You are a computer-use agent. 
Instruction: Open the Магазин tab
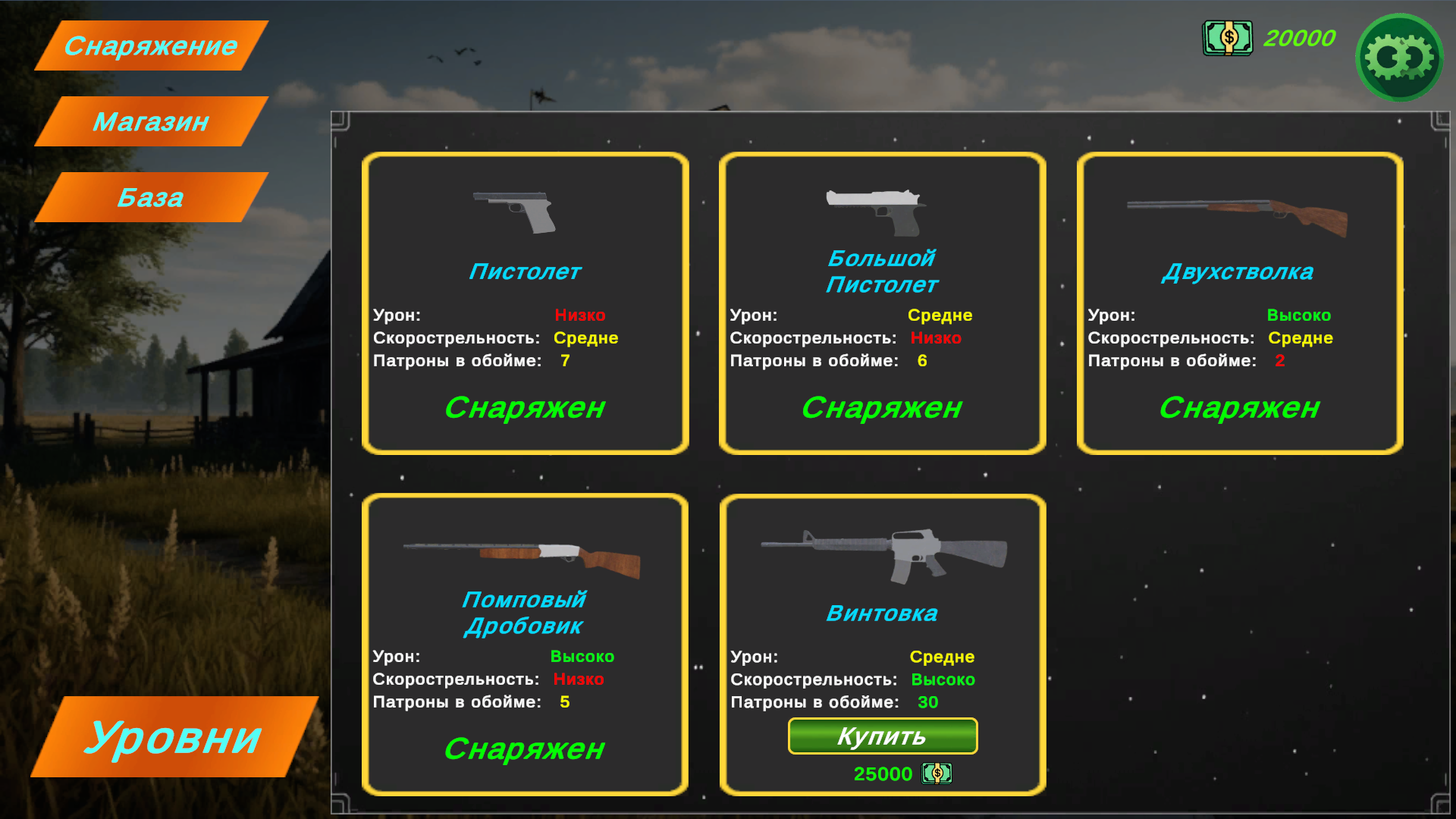[149, 121]
